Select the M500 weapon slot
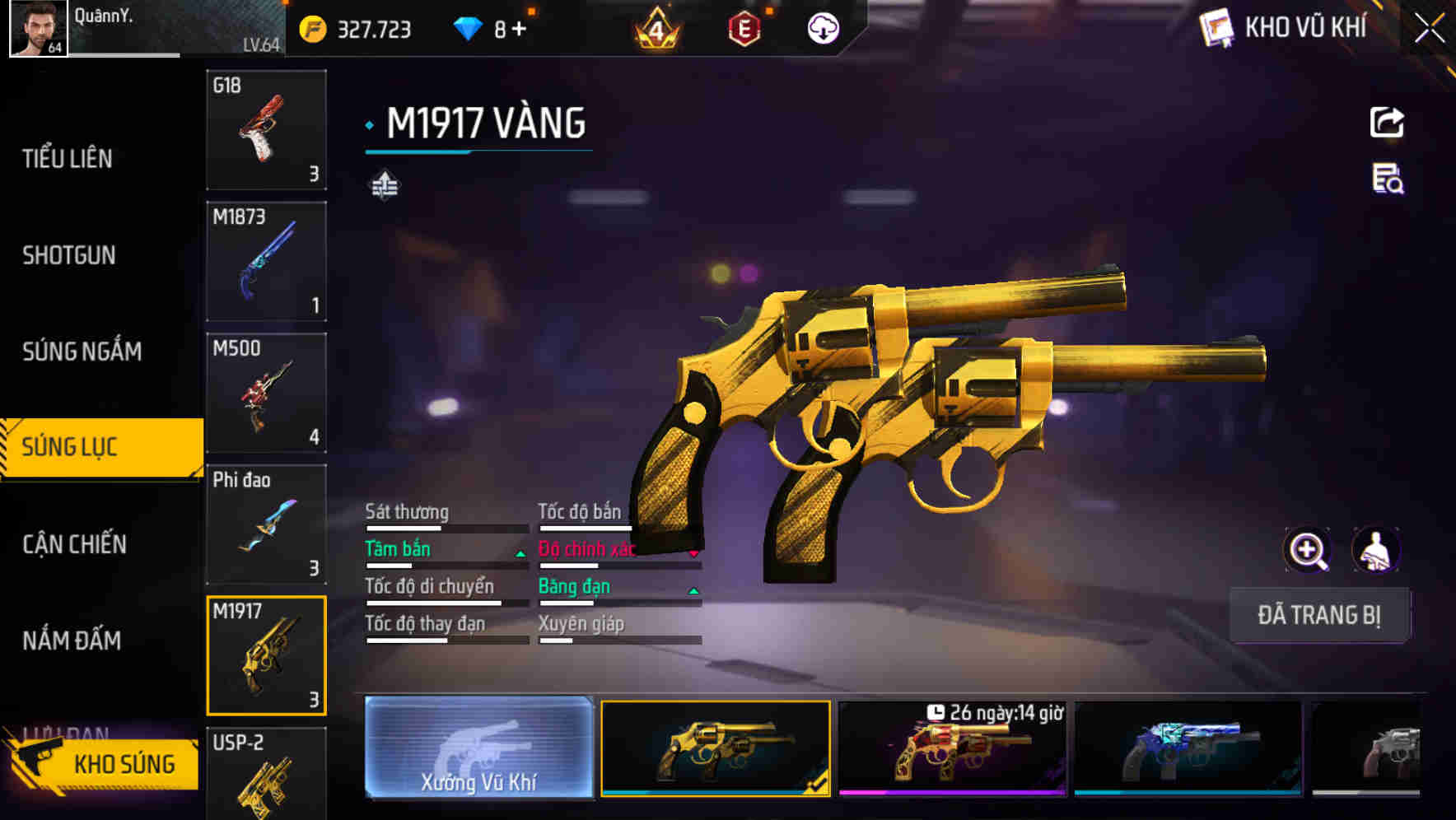The width and height of the screenshot is (1456, 820). 266,393
